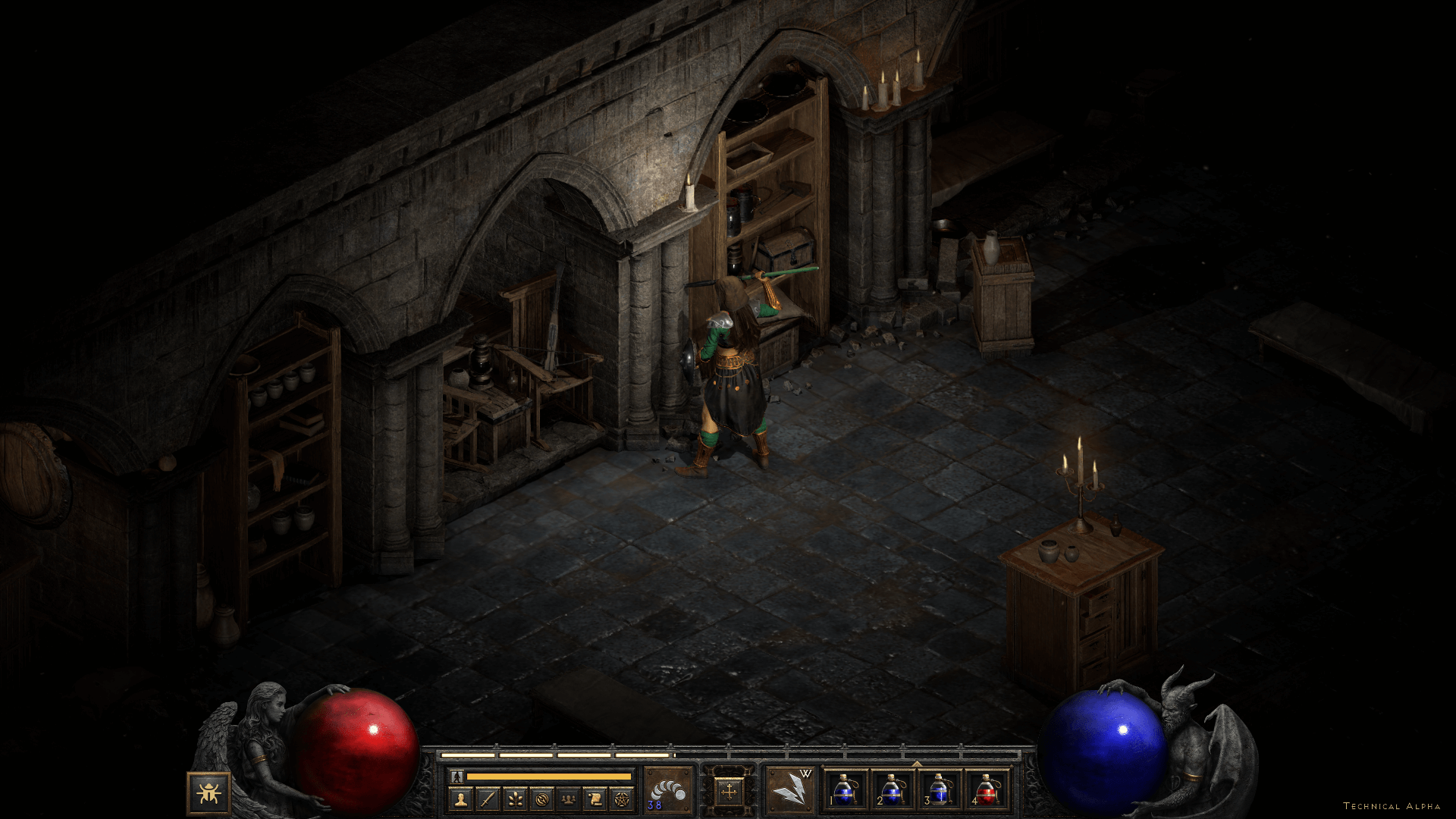Toggle the run/walk button
Screen dimensions: 1456x819
pos(456,777)
